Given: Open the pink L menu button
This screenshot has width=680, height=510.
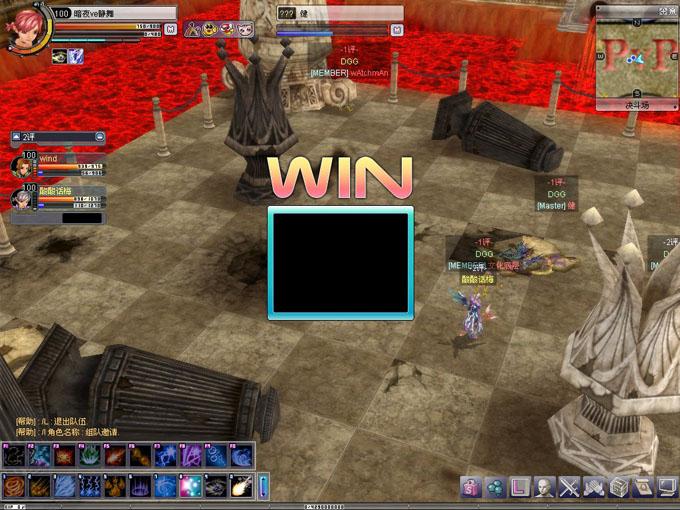Looking at the screenshot, I should [x=520, y=487].
